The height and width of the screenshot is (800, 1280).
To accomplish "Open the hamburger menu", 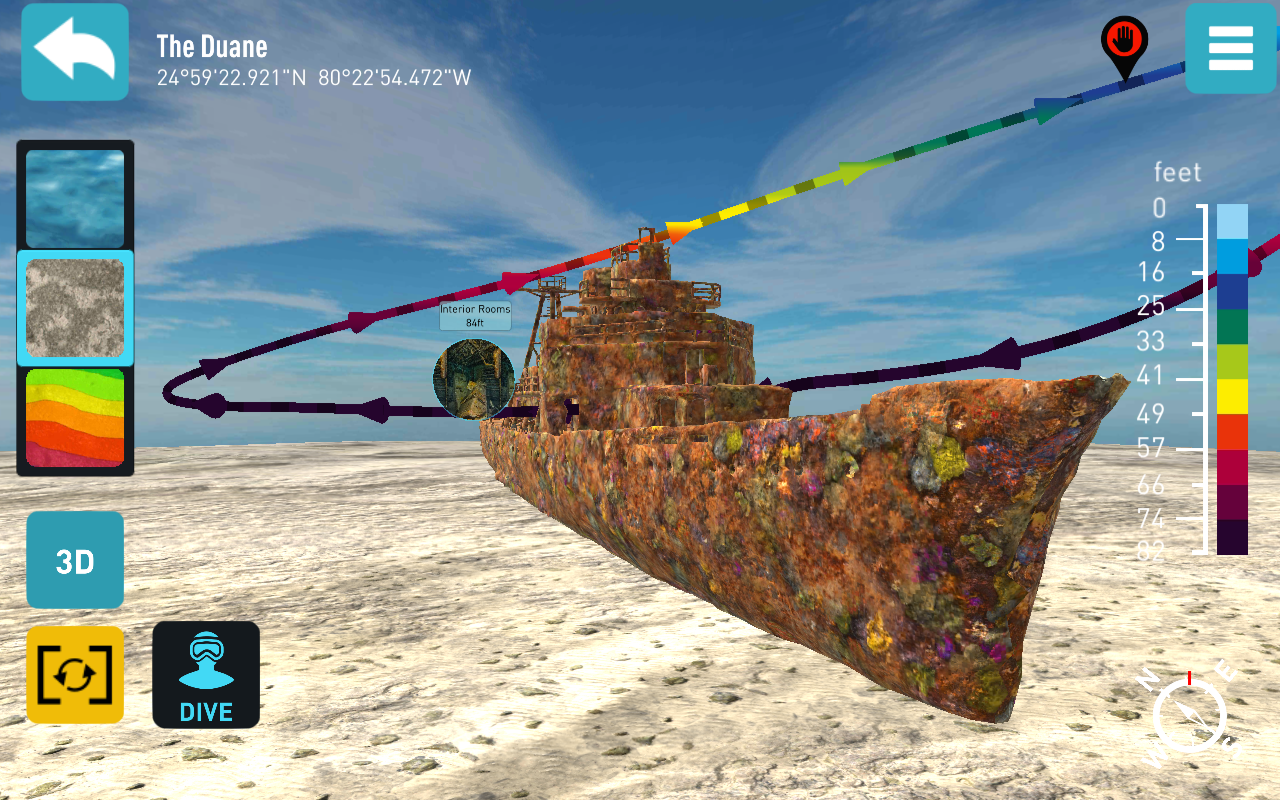I will click(1231, 50).
